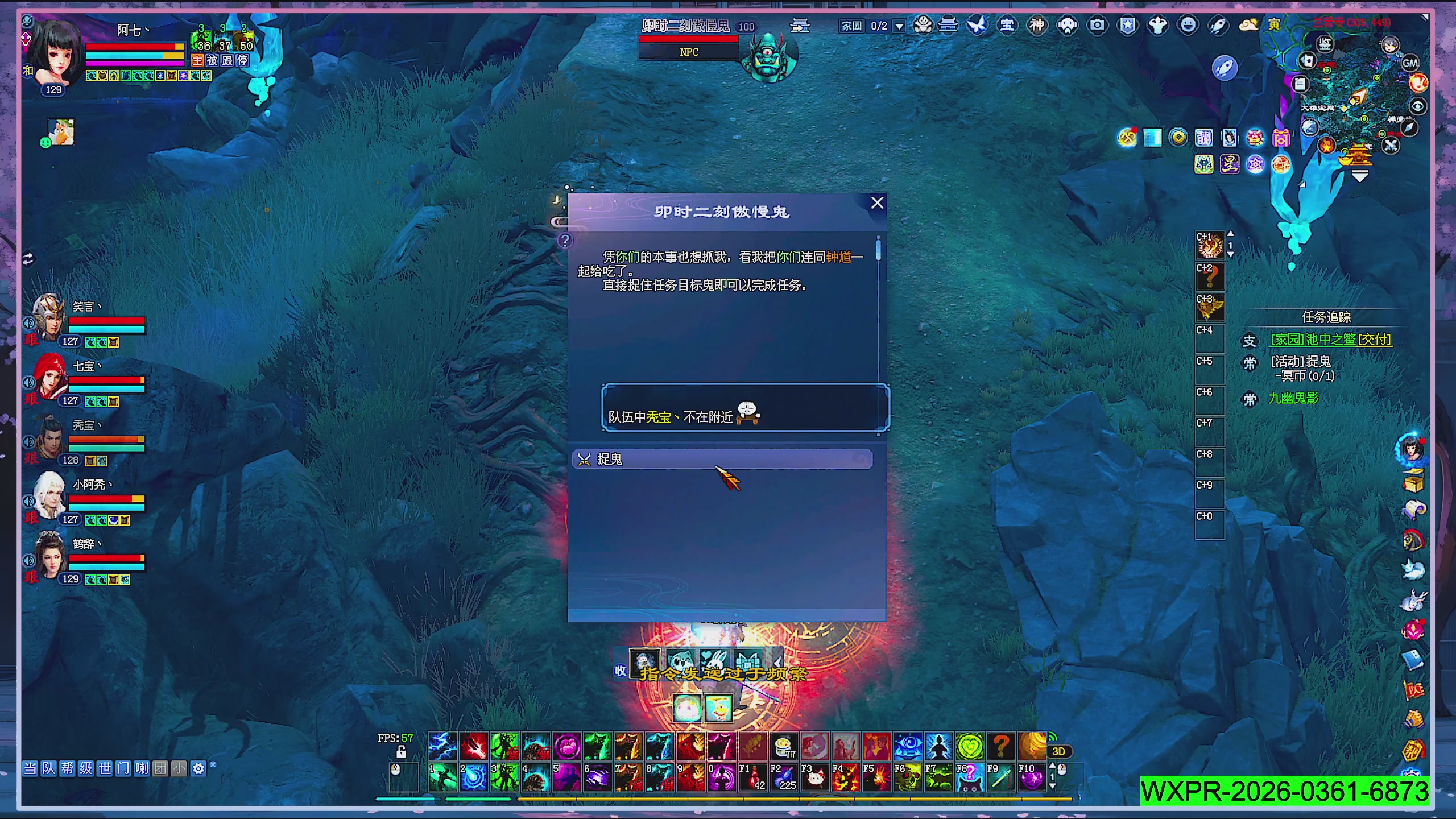The height and width of the screenshot is (819, 1456).
Task: Open the chat settings gear icon
Action: click(x=197, y=768)
